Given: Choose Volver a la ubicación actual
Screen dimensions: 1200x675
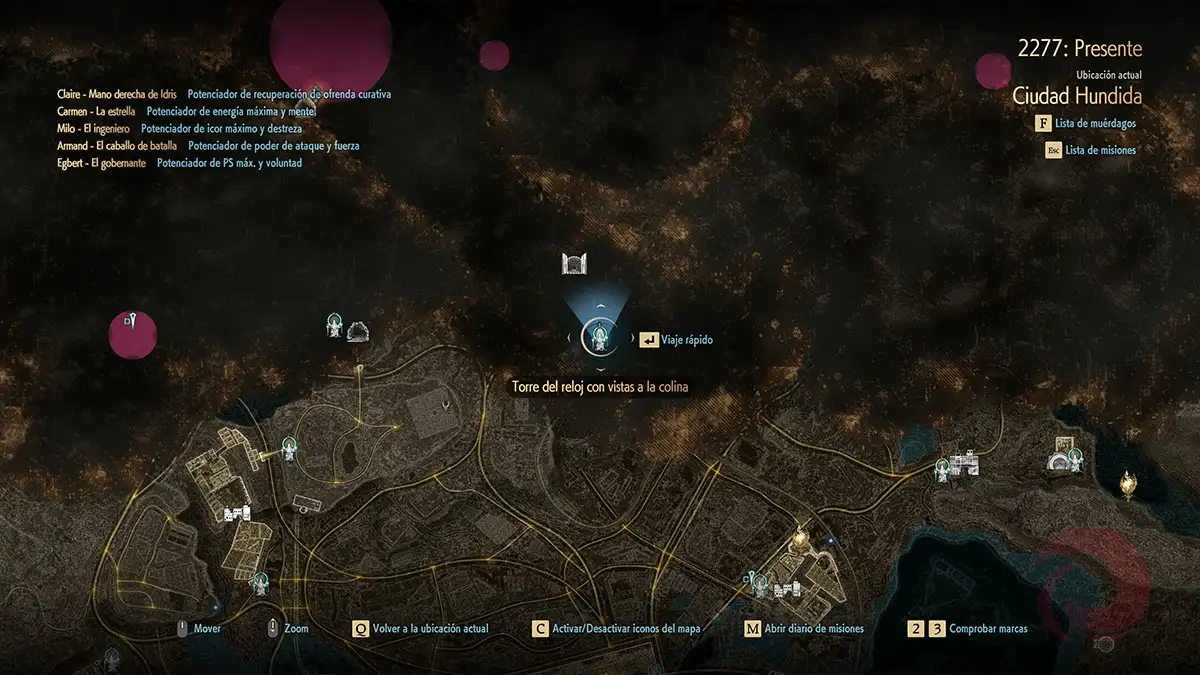Looking at the screenshot, I should coord(420,629).
